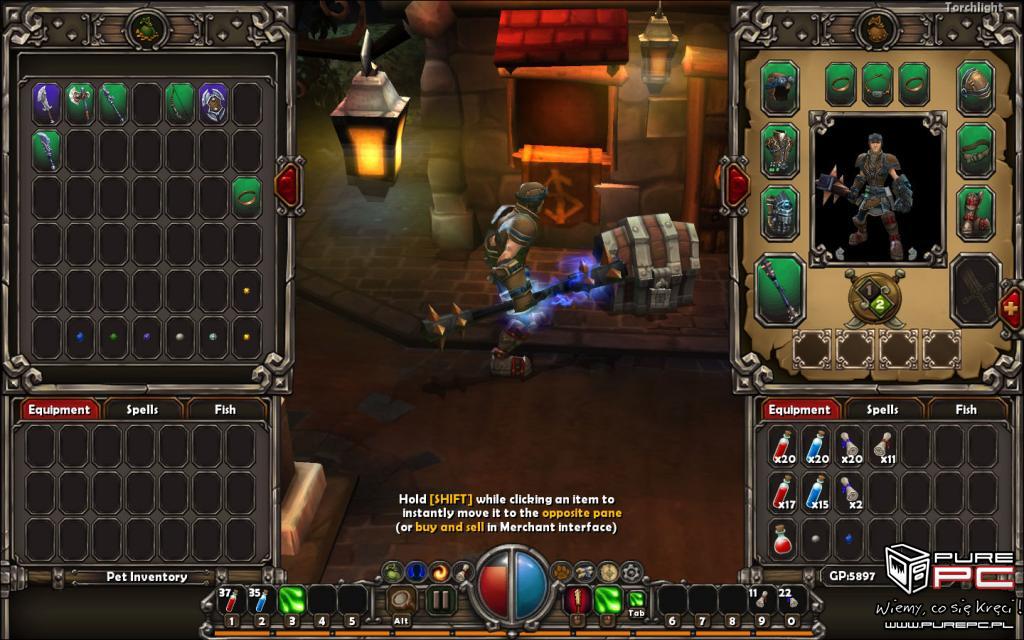The image size is (1024, 640).
Task: Select the equipped red boots slot
Action: [975, 213]
